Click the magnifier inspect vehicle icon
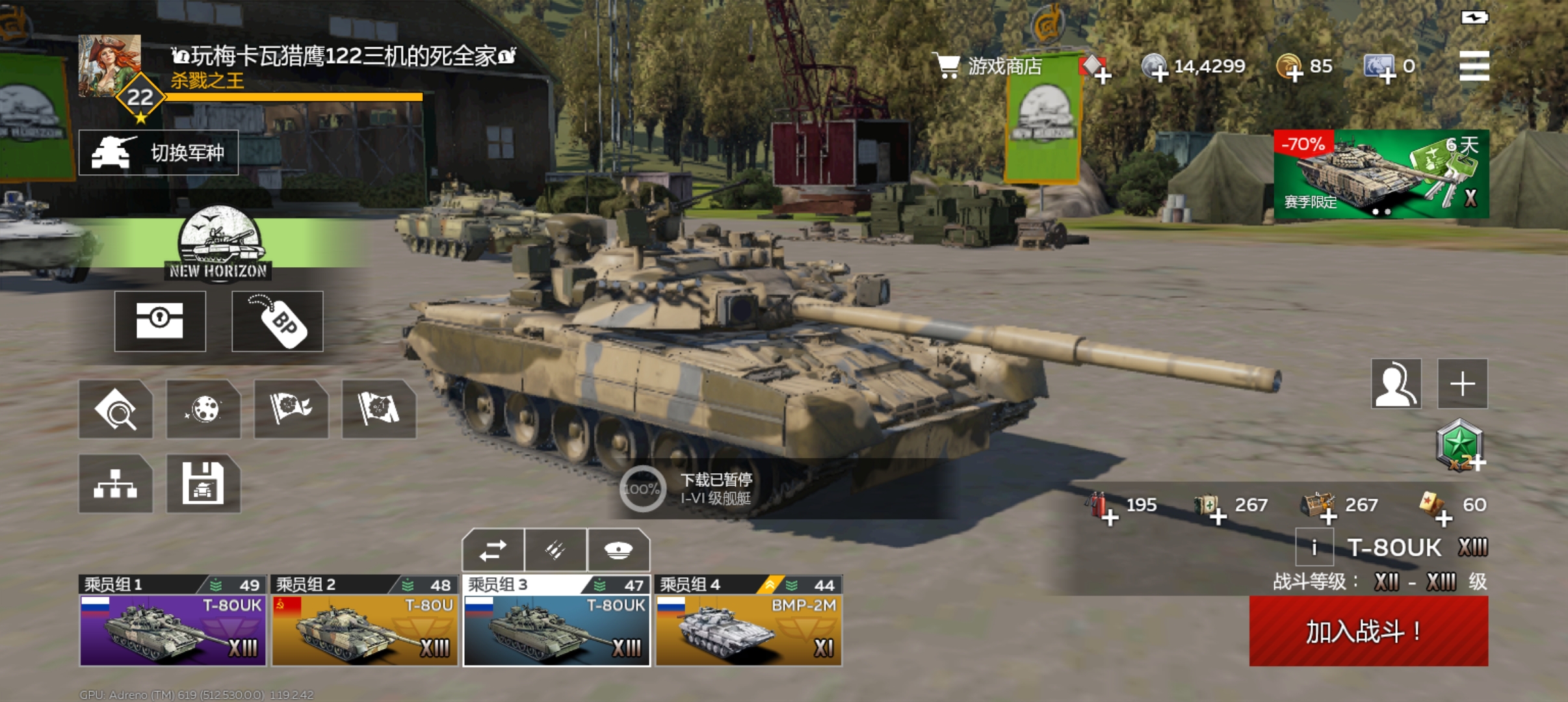1568x702 pixels. click(x=116, y=409)
